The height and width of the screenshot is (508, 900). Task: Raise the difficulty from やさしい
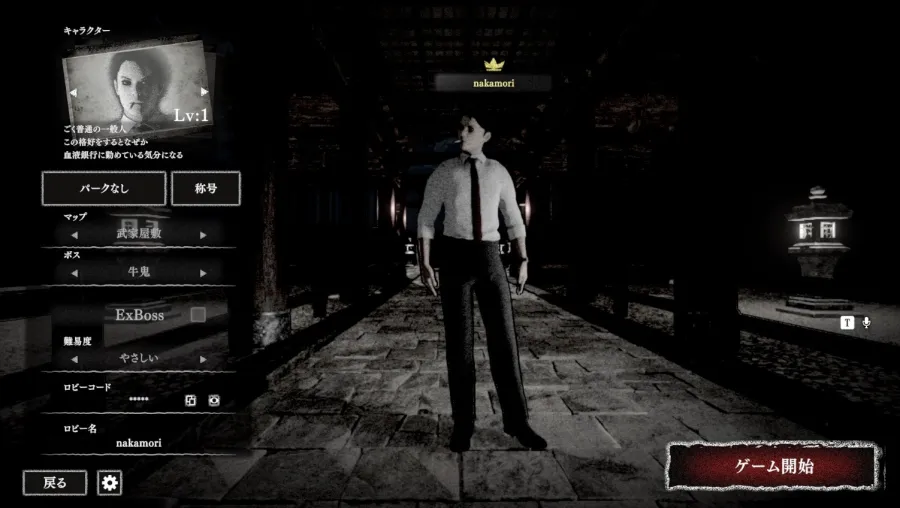click(x=204, y=358)
